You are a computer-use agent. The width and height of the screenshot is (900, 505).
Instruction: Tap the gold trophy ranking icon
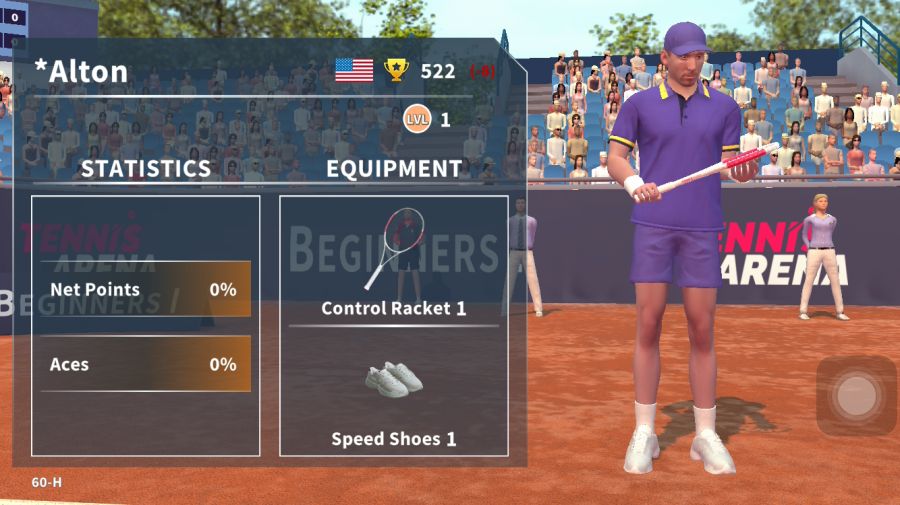point(397,70)
